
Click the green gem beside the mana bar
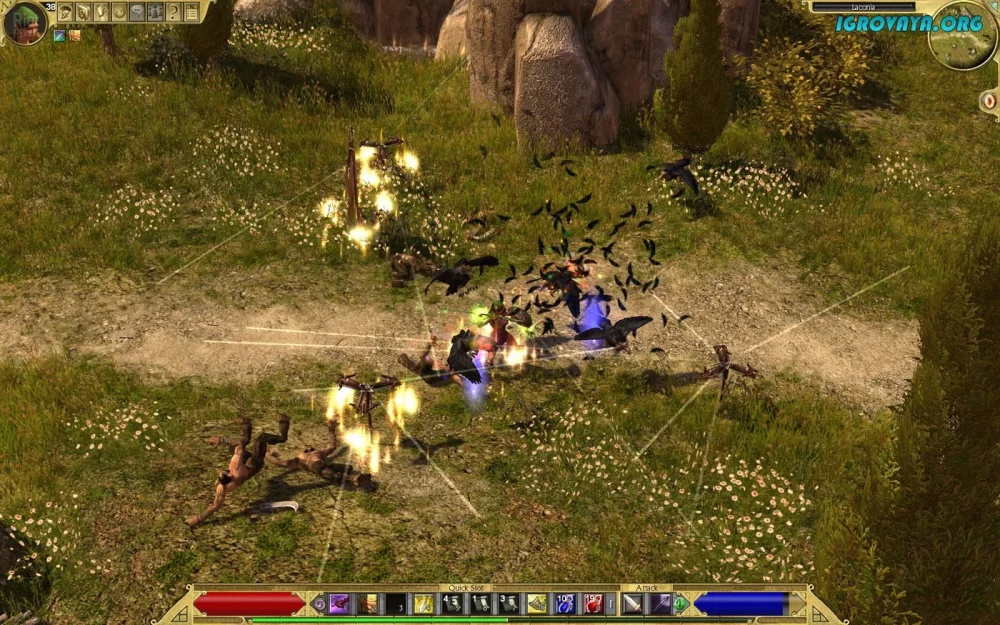681,604
